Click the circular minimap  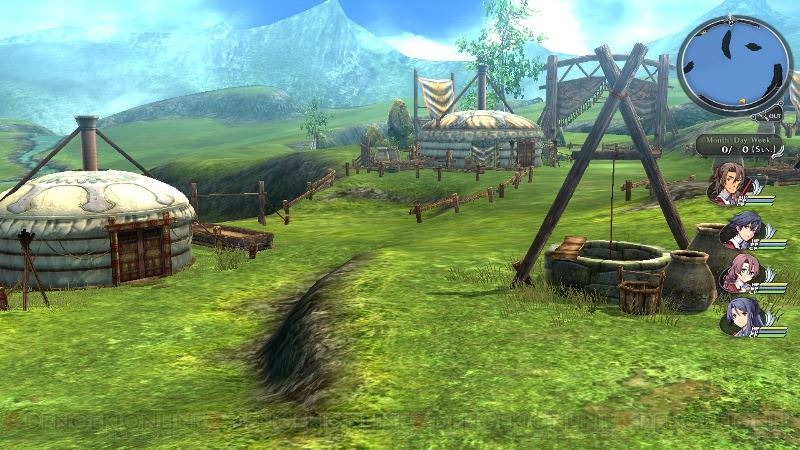[x=734, y=66]
